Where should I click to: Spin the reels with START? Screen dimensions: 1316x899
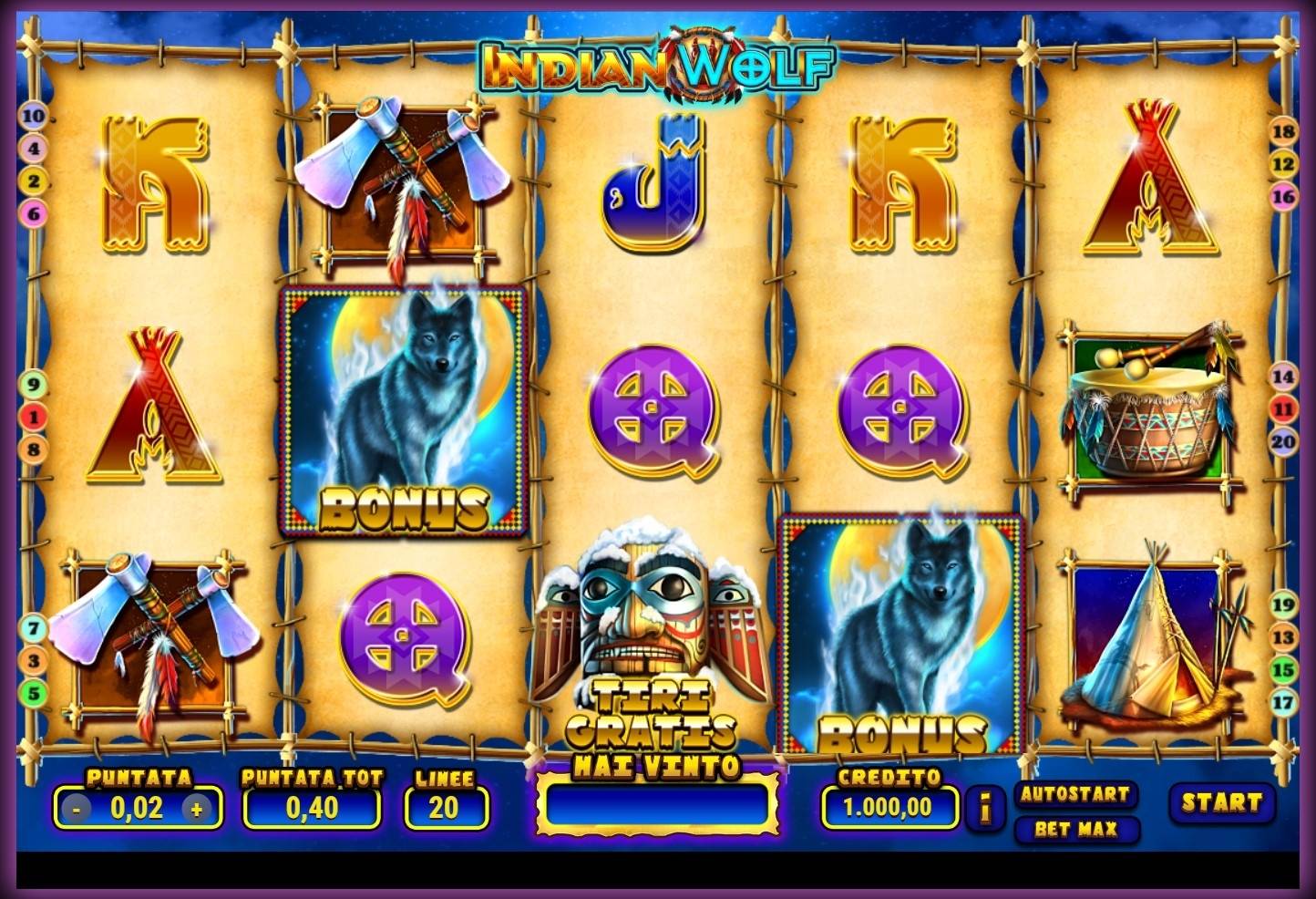pos(1221,803)
